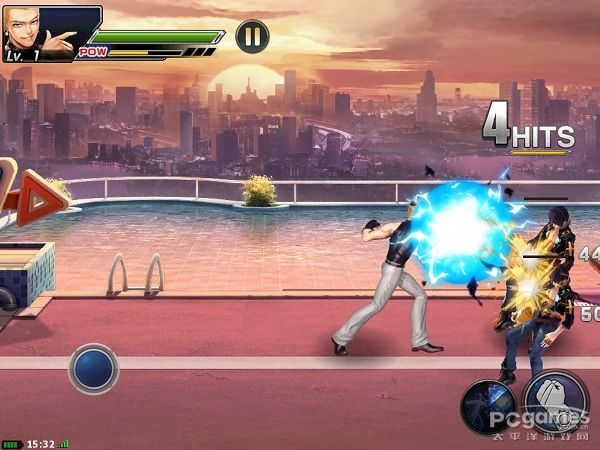The width and height of the screenshot is (600, 450).
Task: Tap the fist attack button
Action: click(x=556, y=401)
